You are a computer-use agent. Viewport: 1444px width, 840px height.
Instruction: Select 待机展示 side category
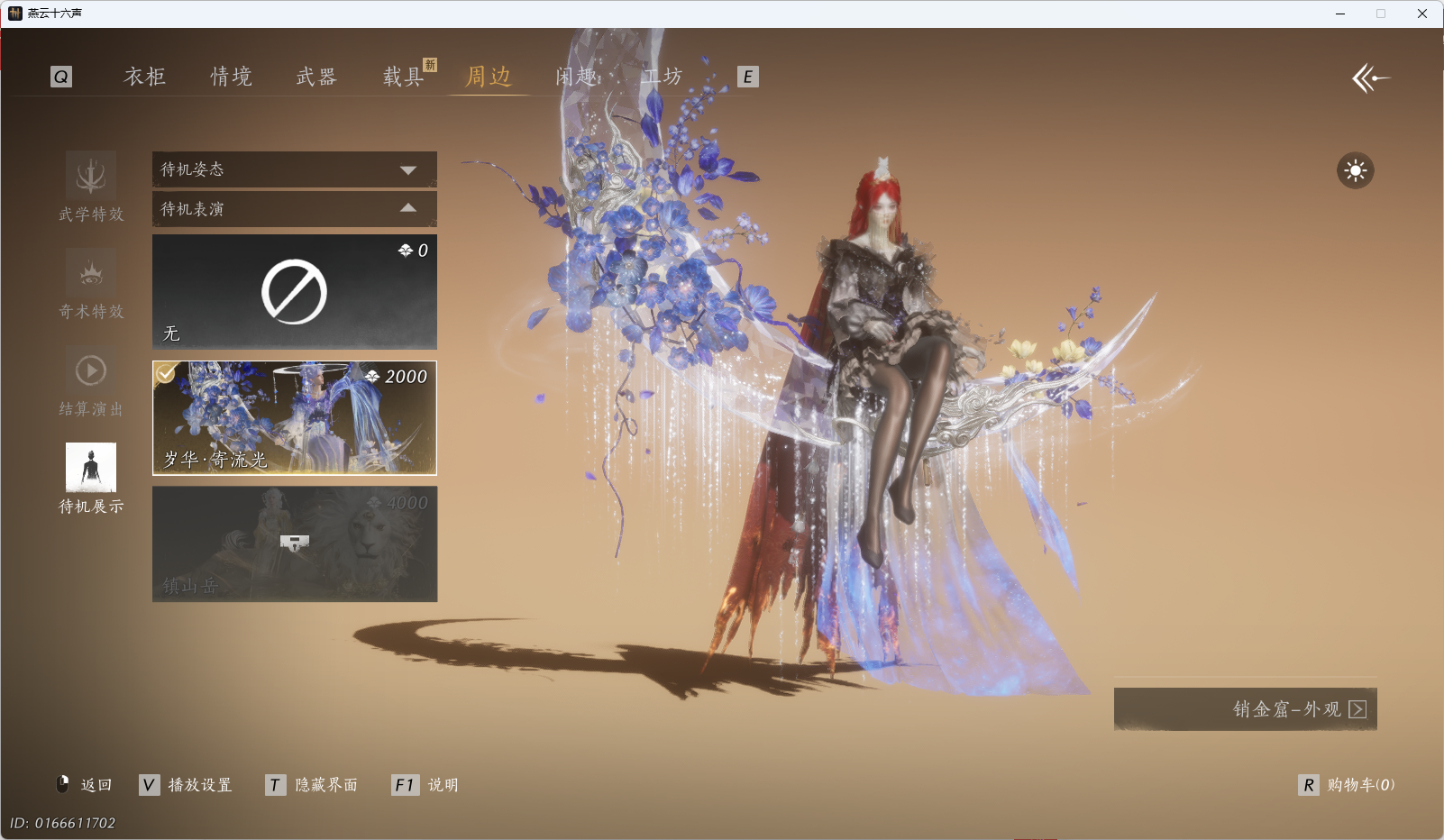point(91,478)
